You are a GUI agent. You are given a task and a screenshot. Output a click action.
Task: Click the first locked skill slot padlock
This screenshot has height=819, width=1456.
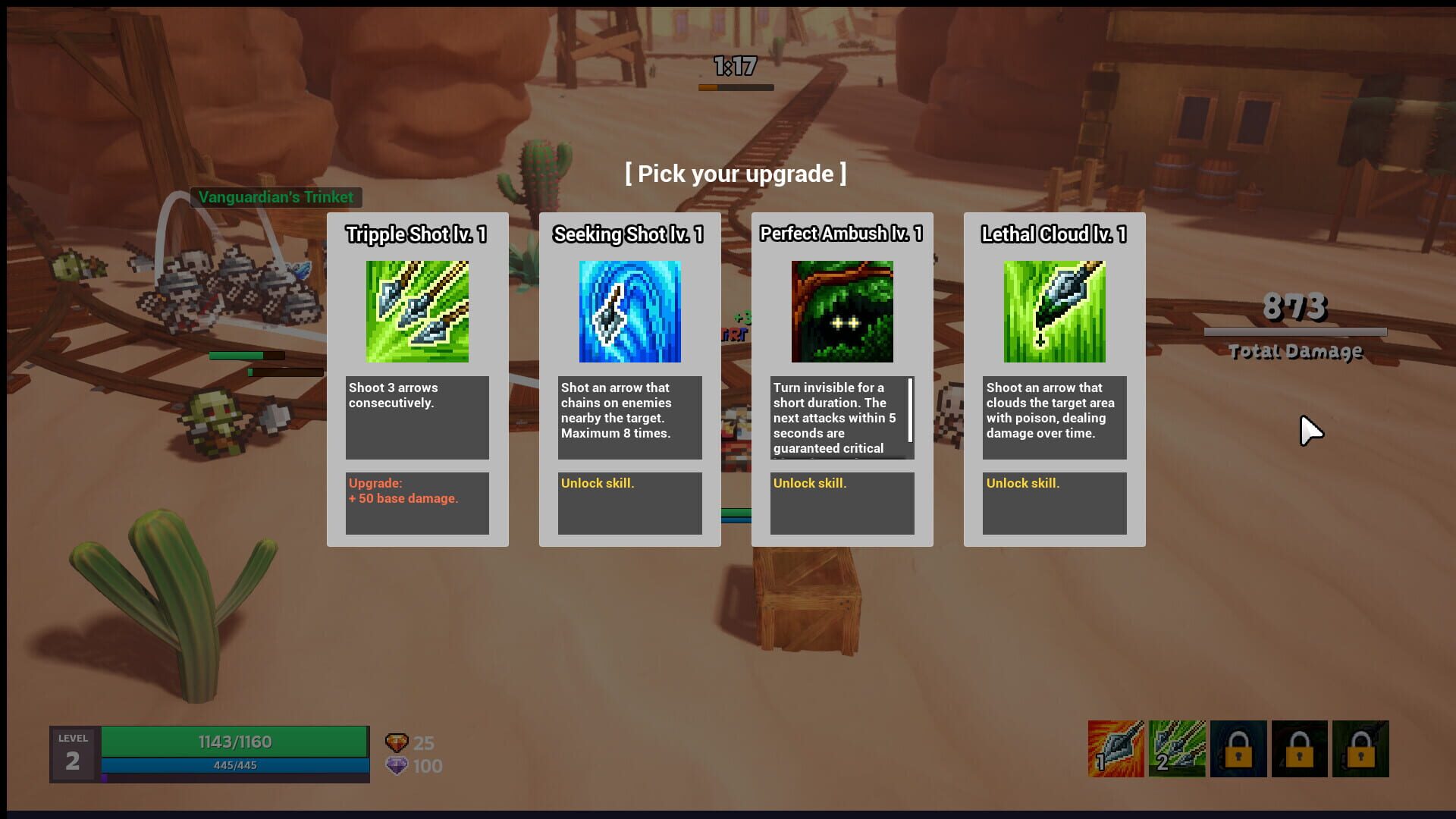pyautogui.click(x=1239, y=749)
